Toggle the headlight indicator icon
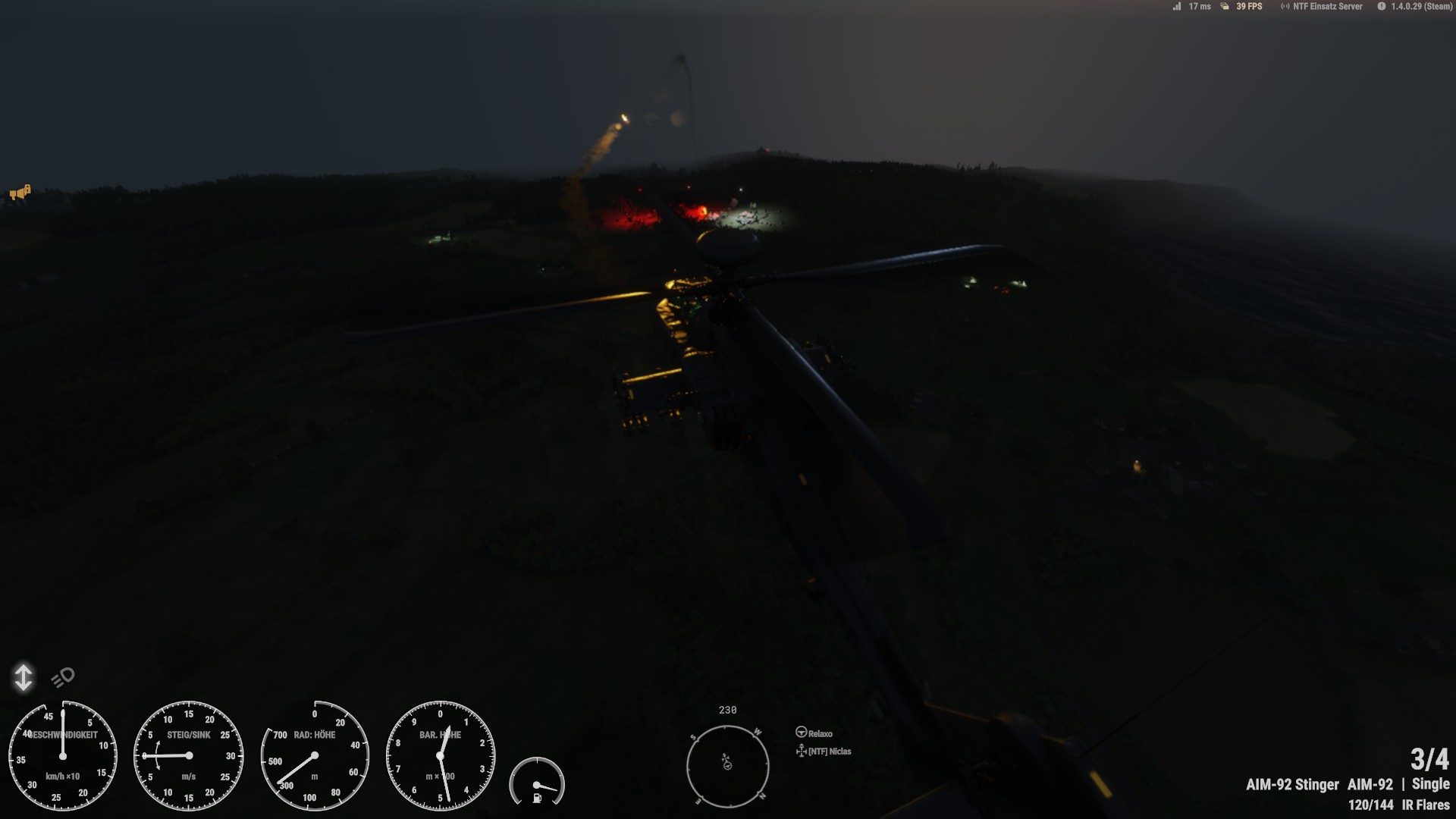 [63, 676]
